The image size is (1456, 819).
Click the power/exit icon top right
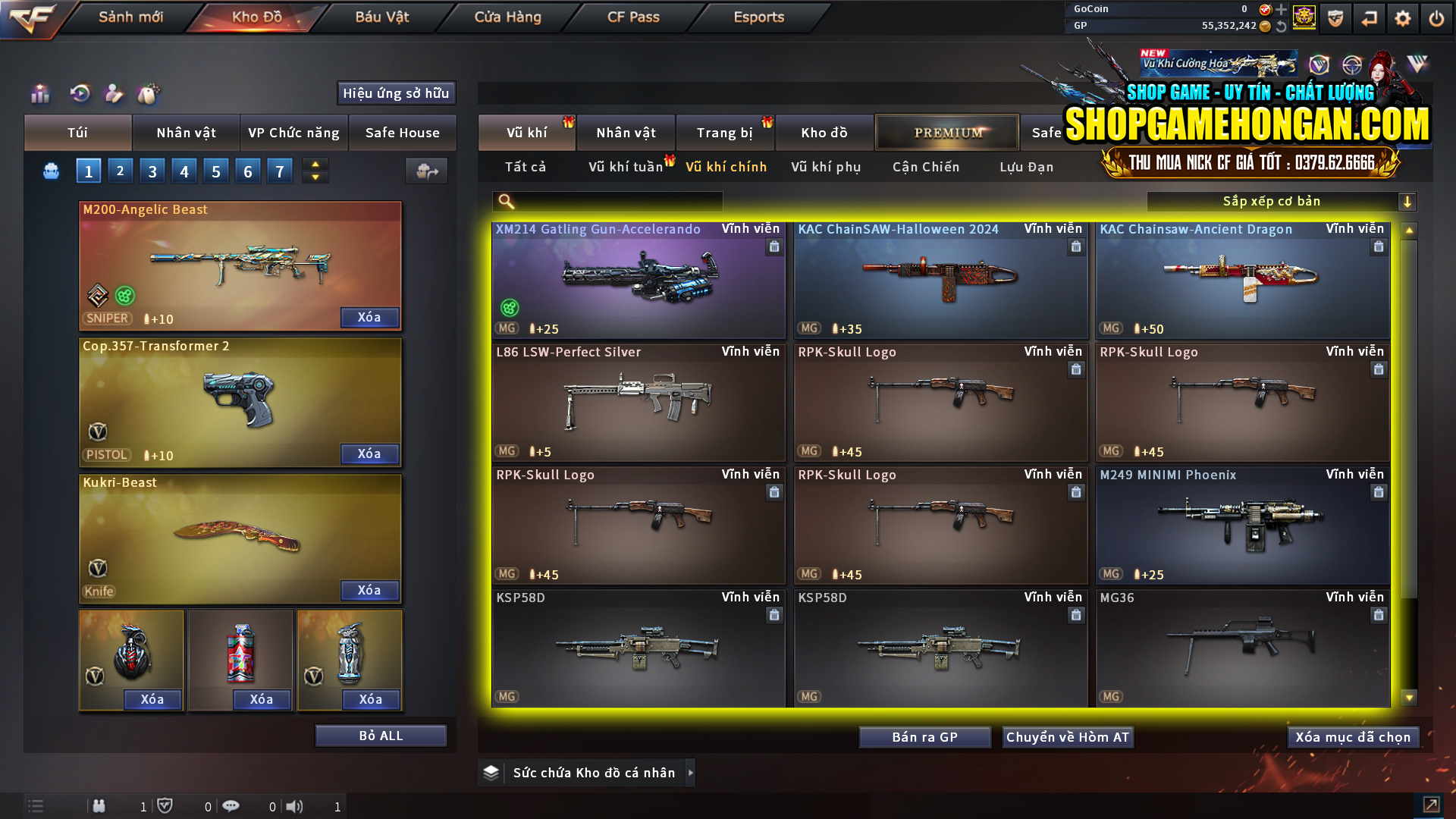tap(1436, 17)
